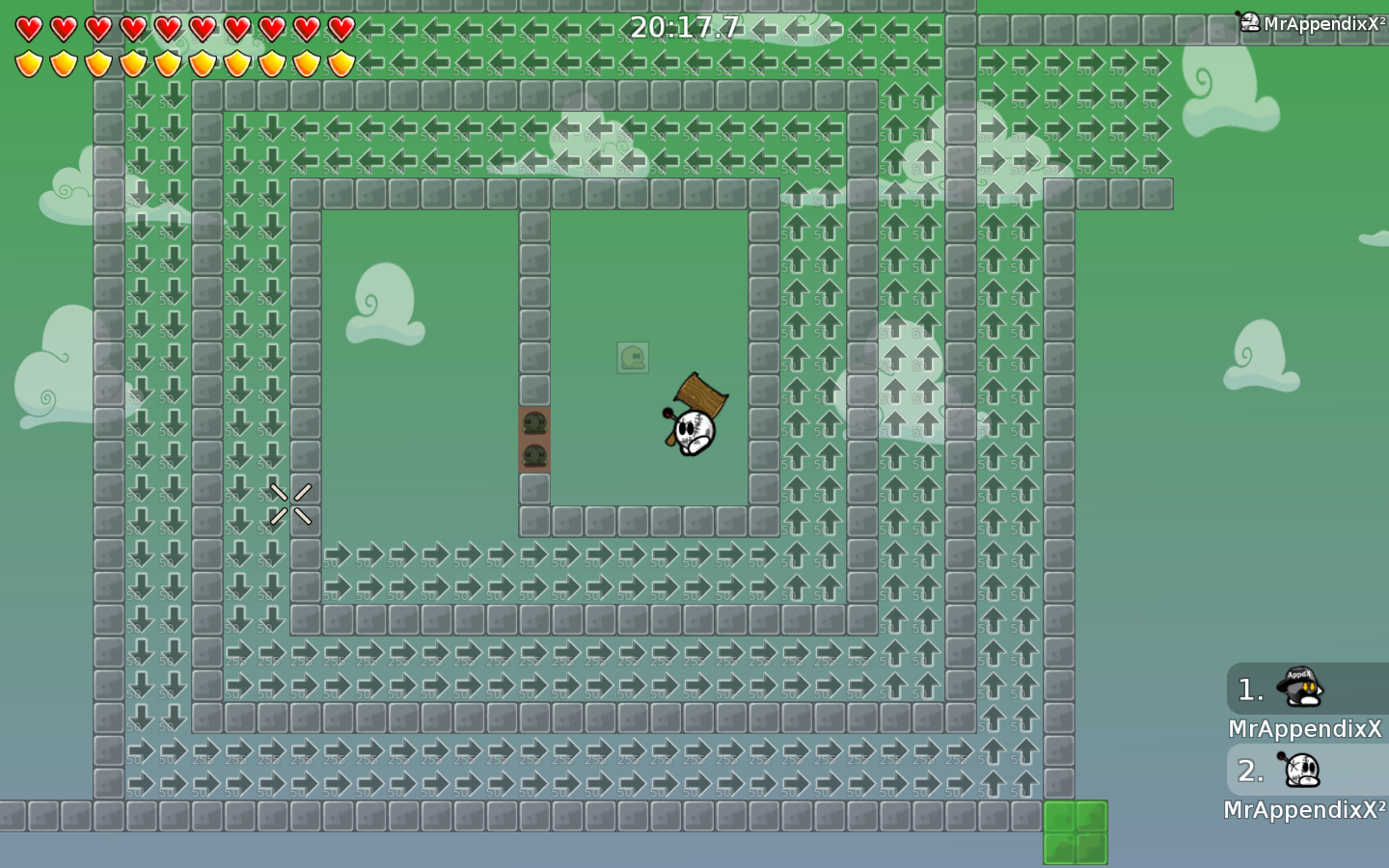Click the last heart on the health row
The width and height of the screenshot is (1389, 868).
click(340, 27)
